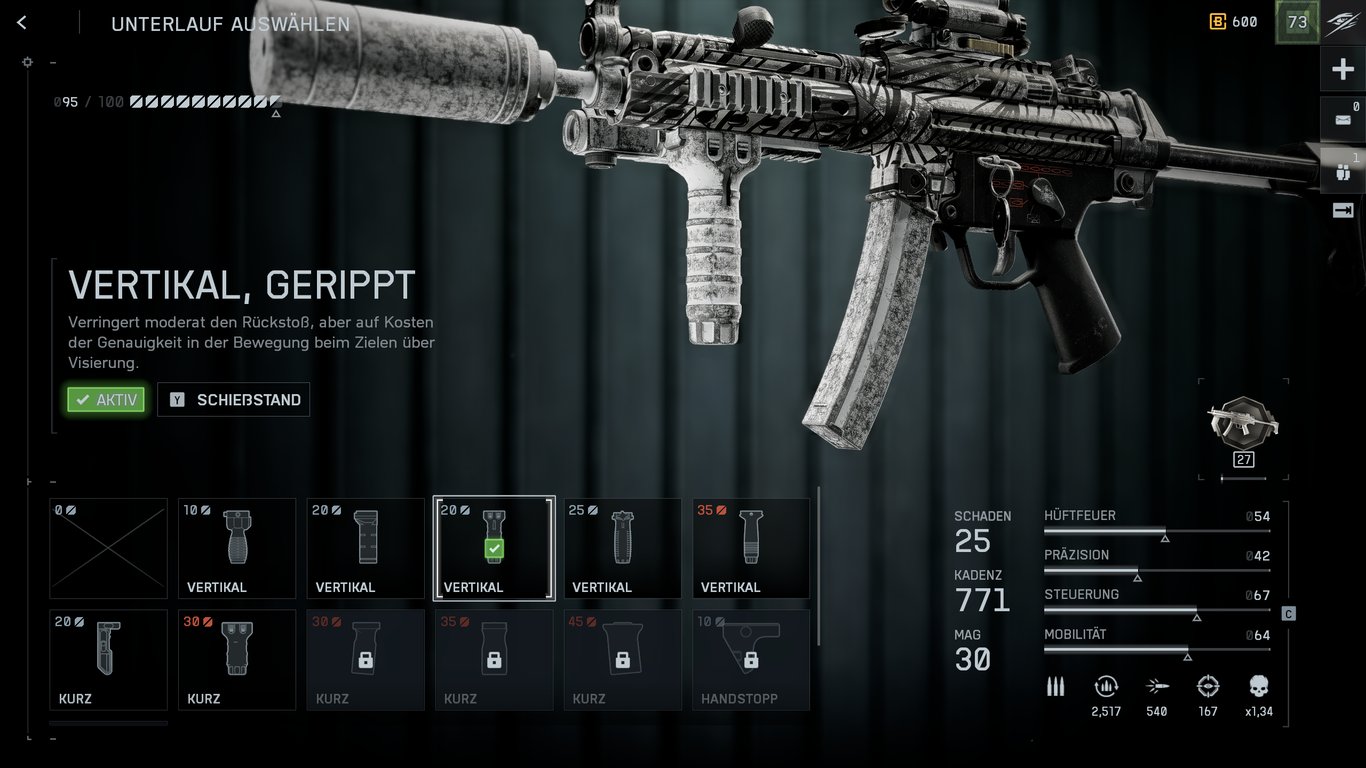
Task: Click the locked 35-point Kurz grip
Action: pos(494,659)
